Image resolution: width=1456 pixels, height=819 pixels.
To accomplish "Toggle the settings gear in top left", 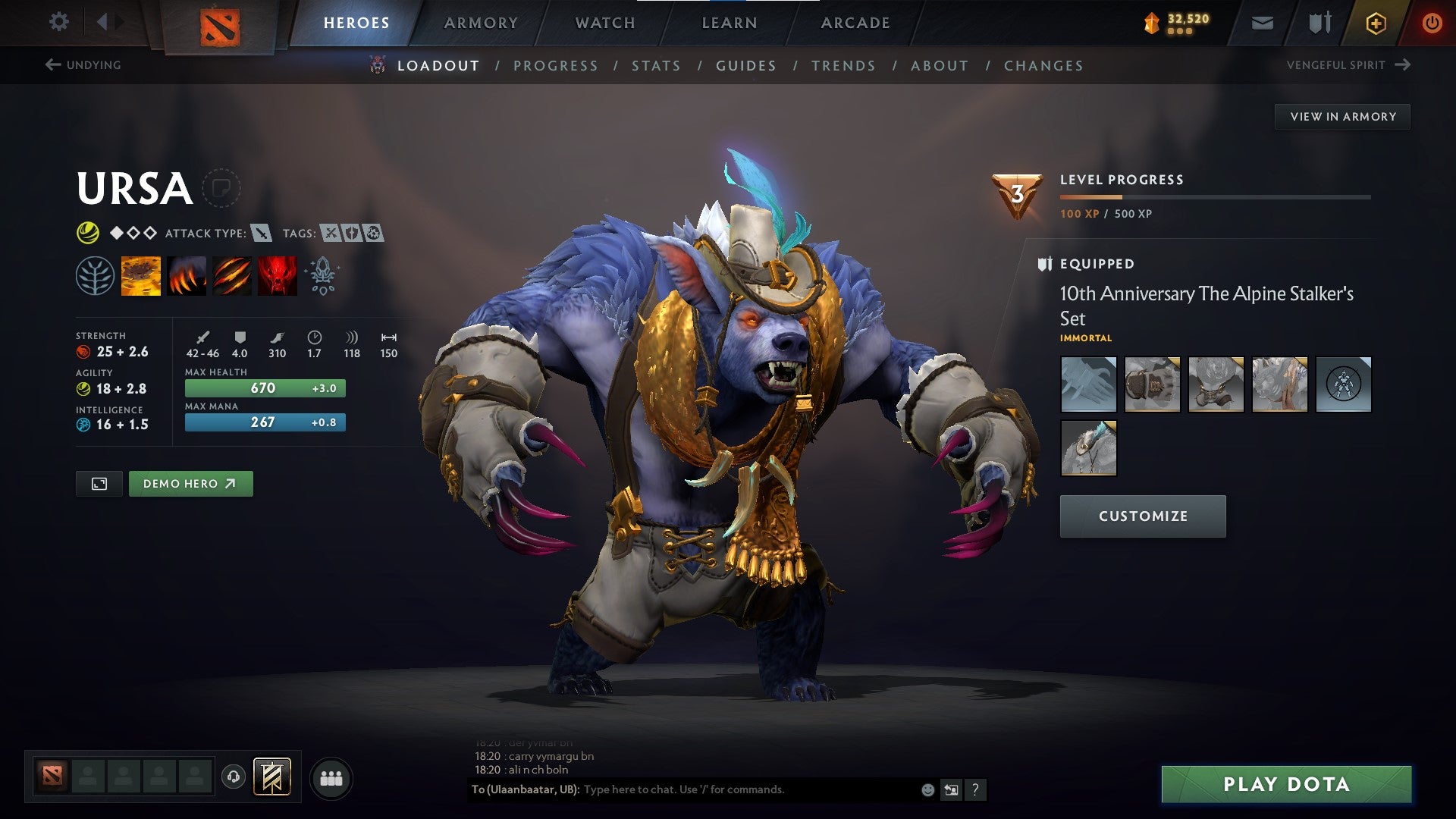I will pos(58,22).
